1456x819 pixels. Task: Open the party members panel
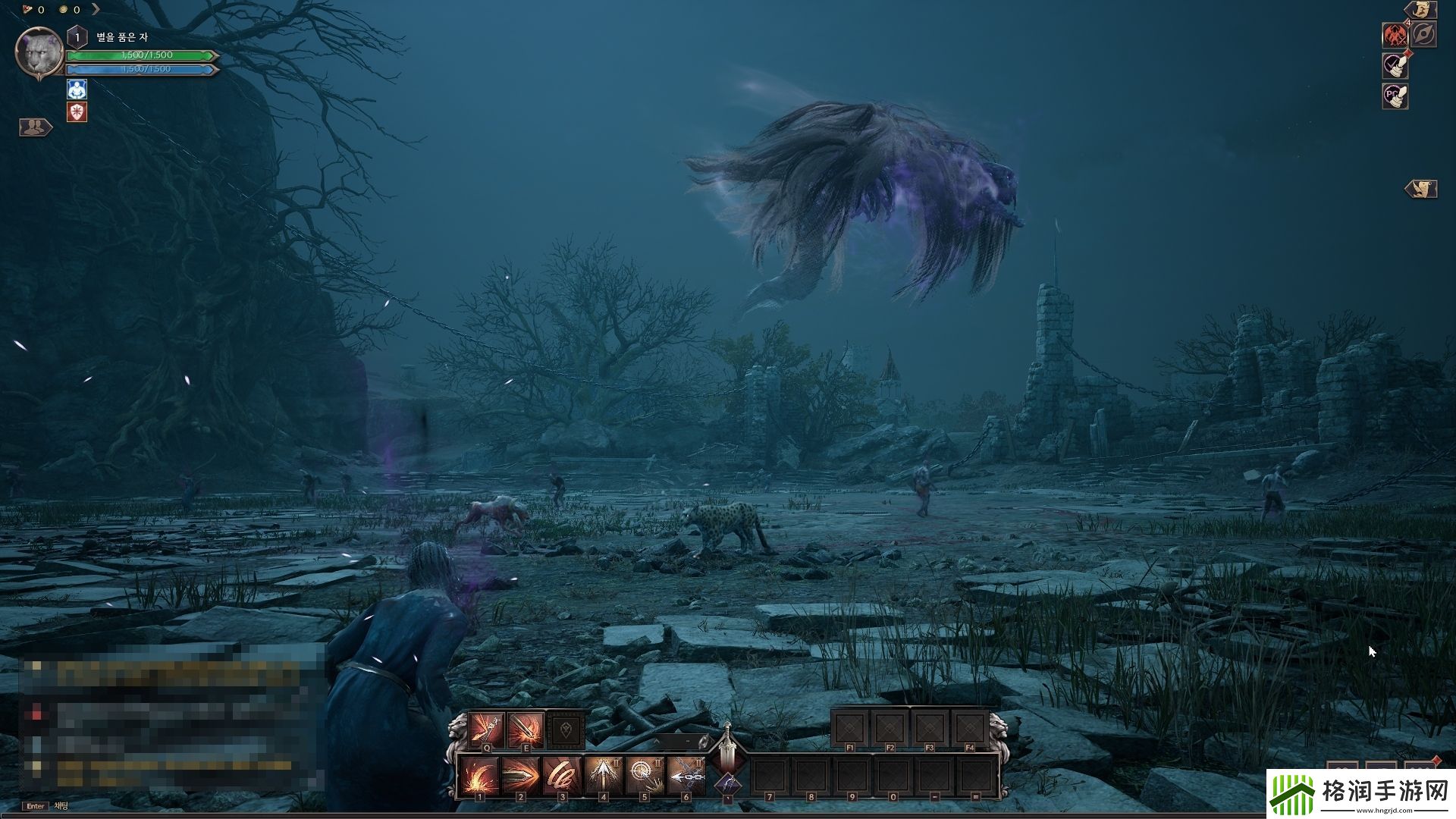point(35,127)
